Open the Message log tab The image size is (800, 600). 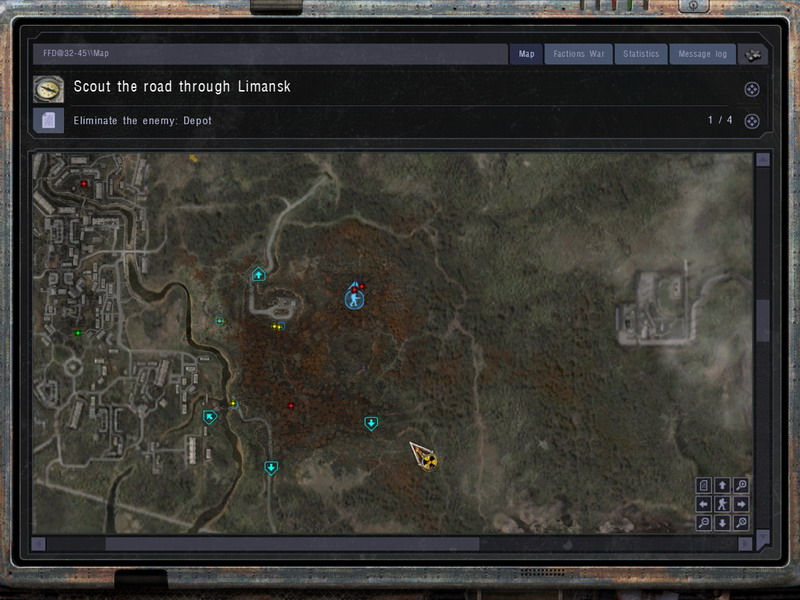702,54
